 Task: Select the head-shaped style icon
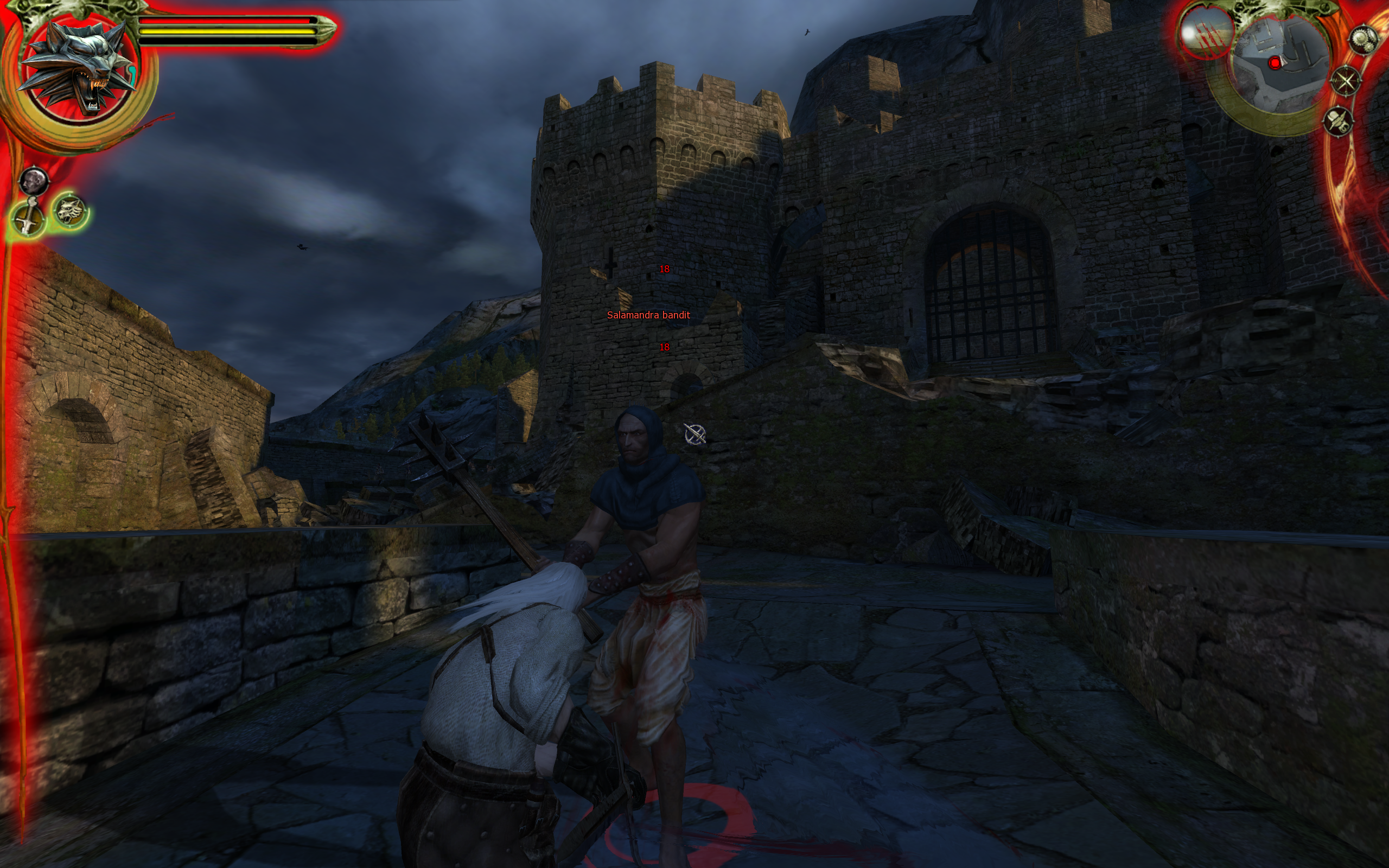coord(34,181)
